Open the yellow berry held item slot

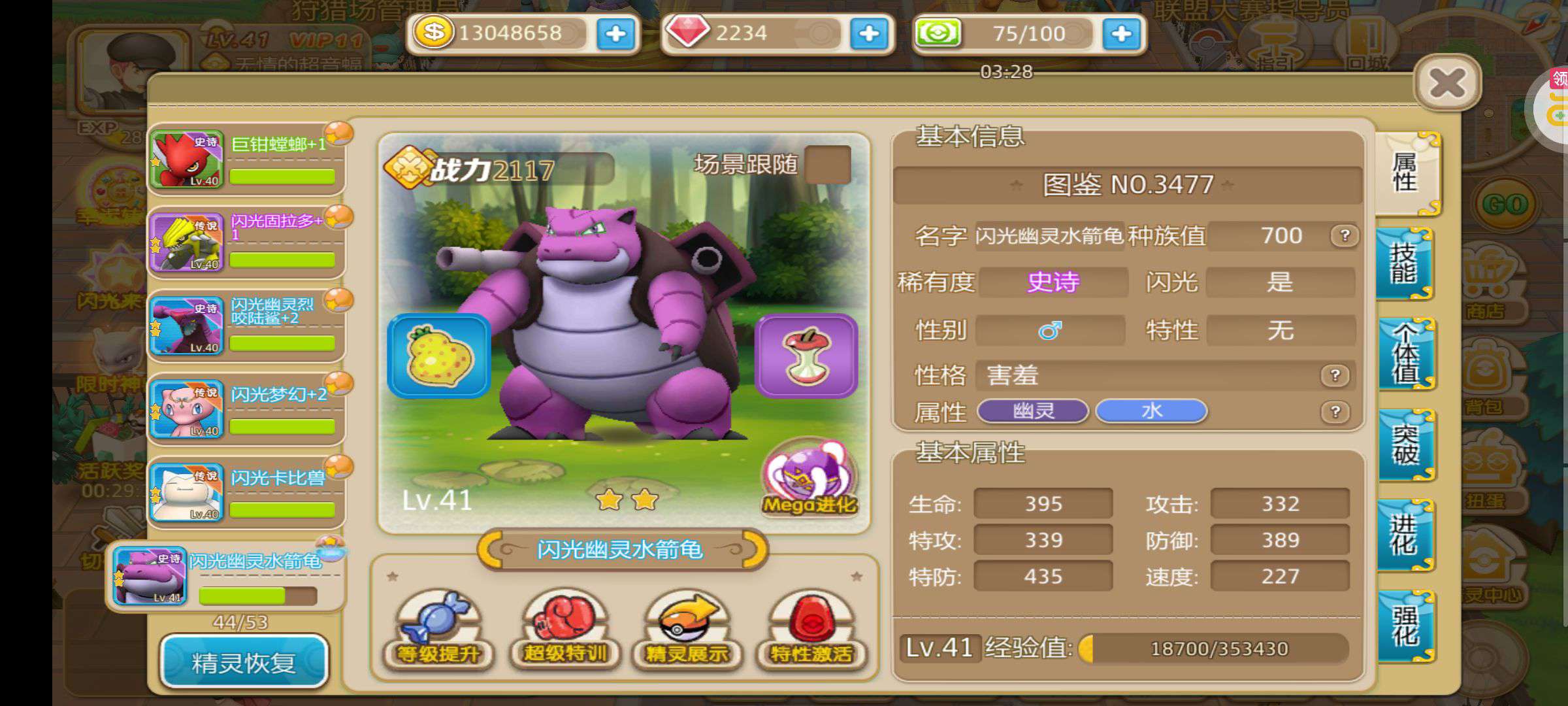[438, 356]
